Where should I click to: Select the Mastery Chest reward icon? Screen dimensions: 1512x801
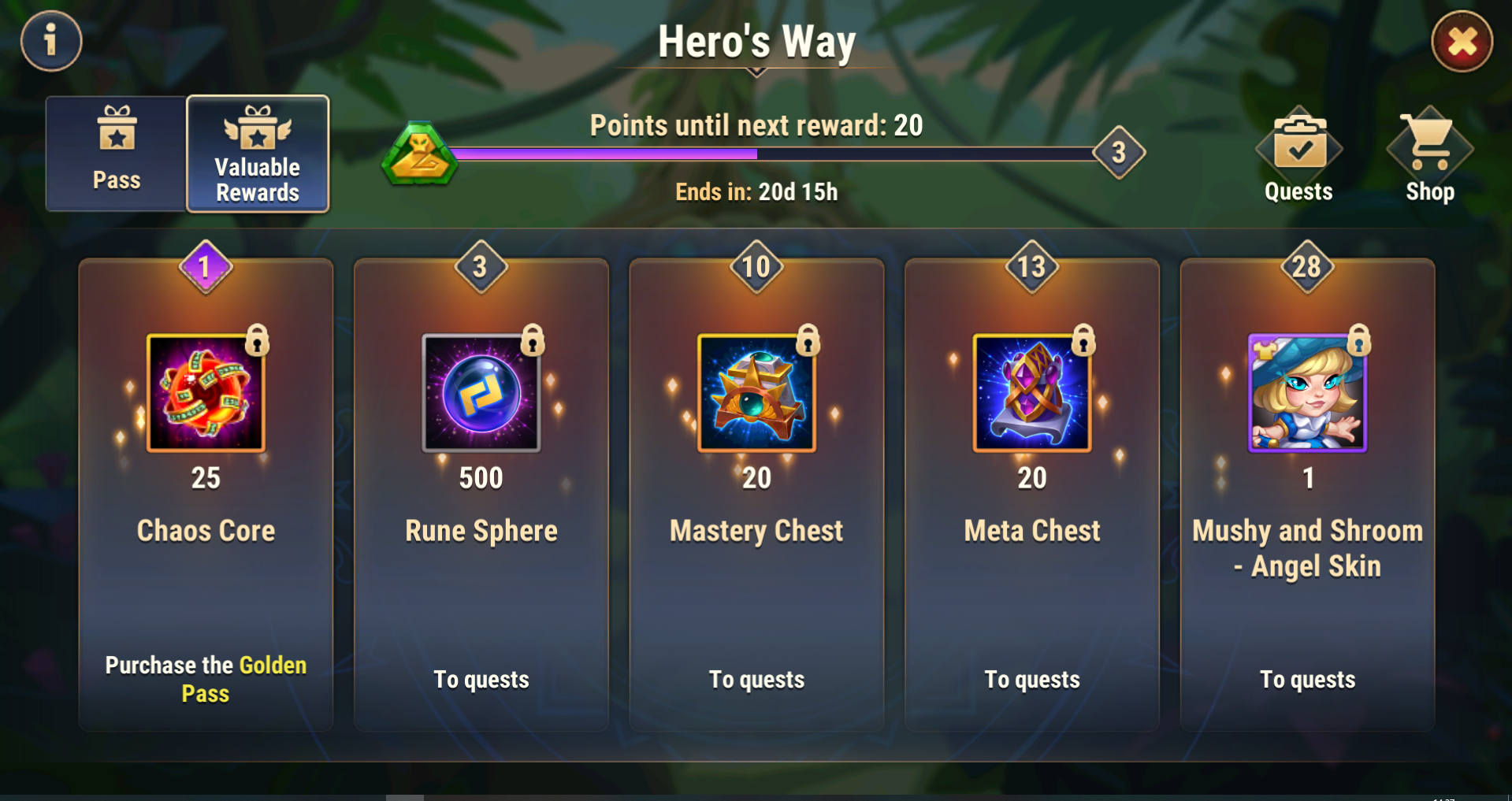coord(756,392)
